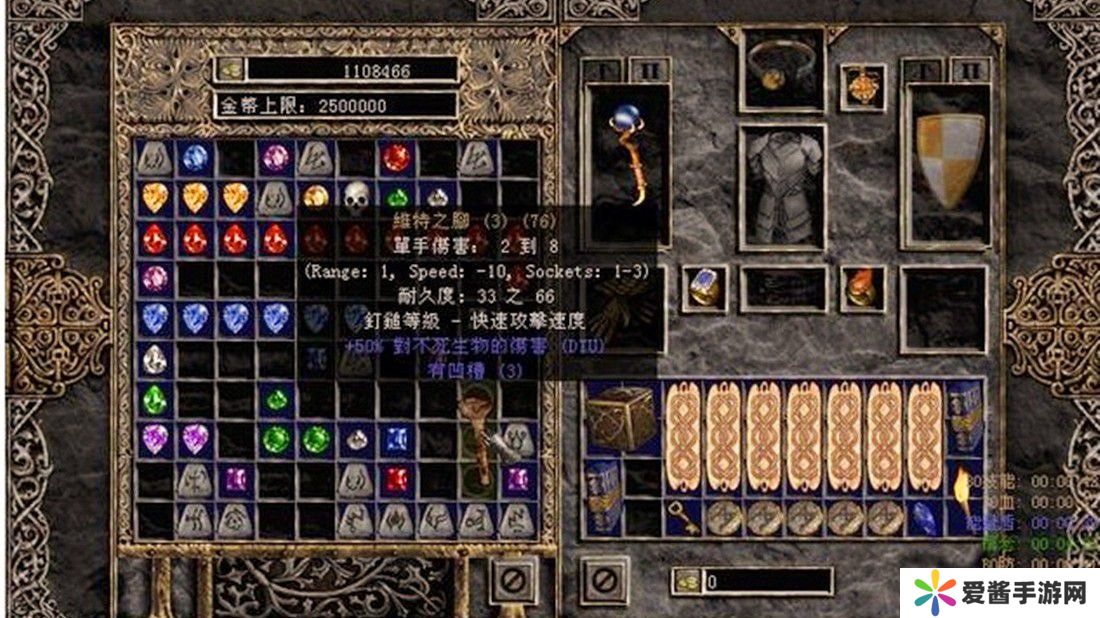Select the equipped amulet
The width and height of the screenshot is (1100, 618).
(x=862, y=88)
